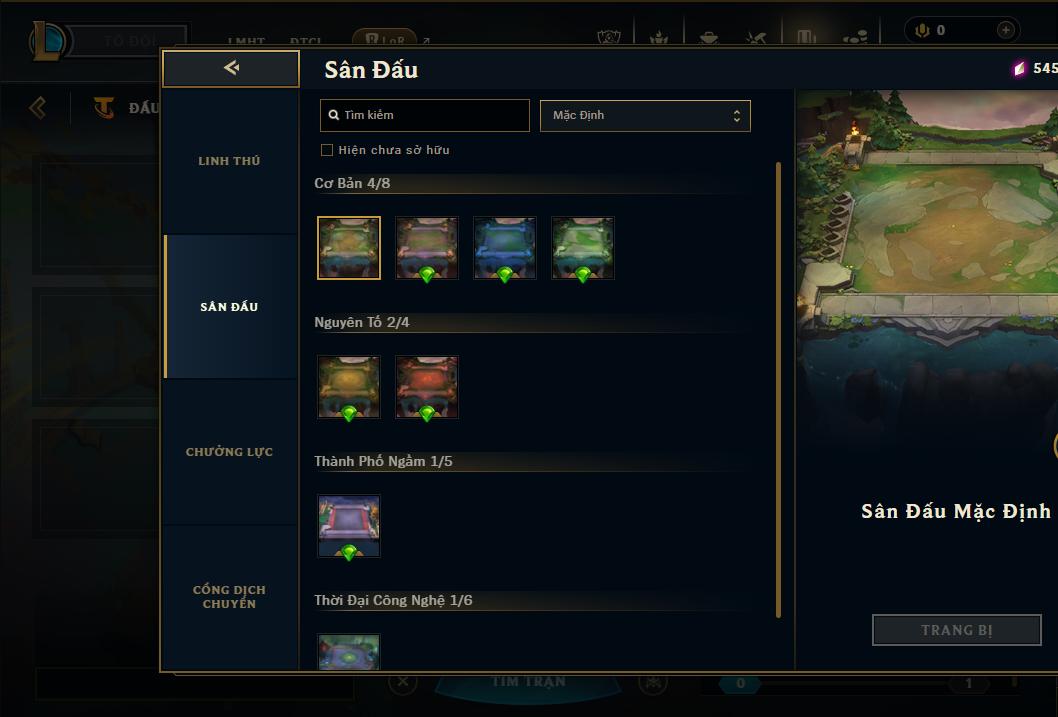Choose the red Nguyên Tố arena
Viewport: 1058px width, 717px height.
tap(427, 387)
